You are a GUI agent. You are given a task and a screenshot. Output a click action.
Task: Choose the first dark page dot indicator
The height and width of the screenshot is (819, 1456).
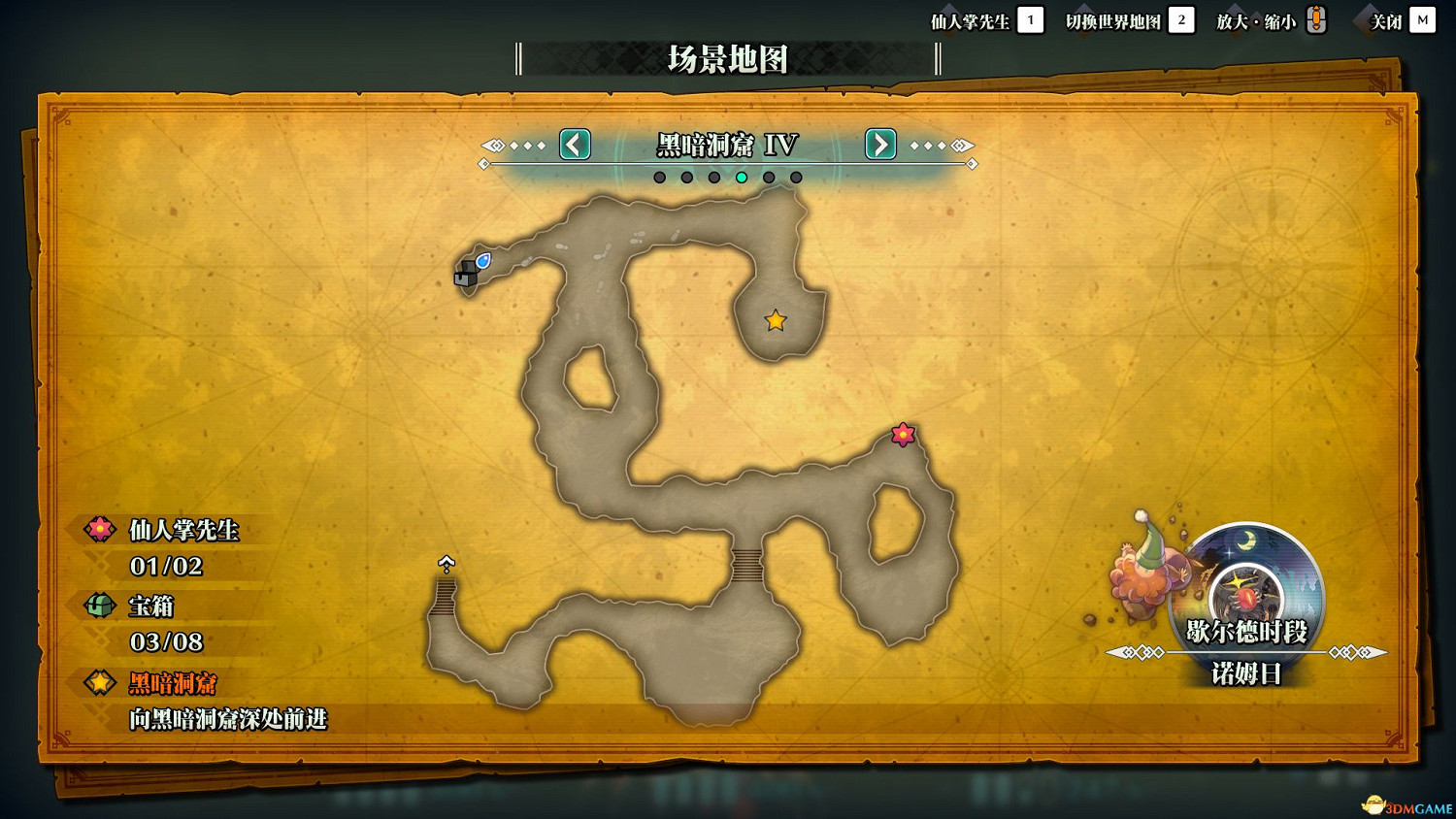pos(660,177)
